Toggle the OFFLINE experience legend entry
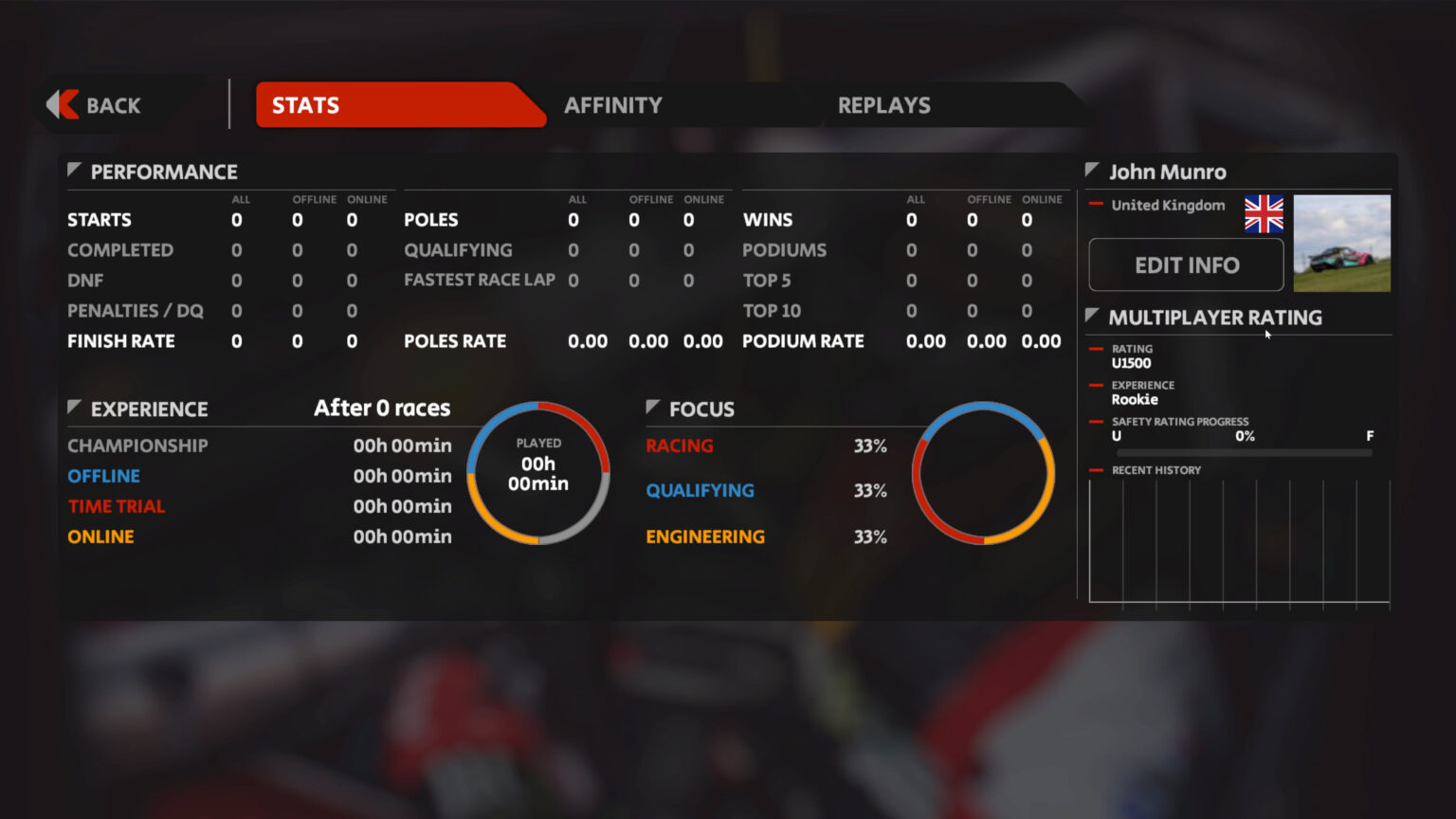 tap(103, 476)
